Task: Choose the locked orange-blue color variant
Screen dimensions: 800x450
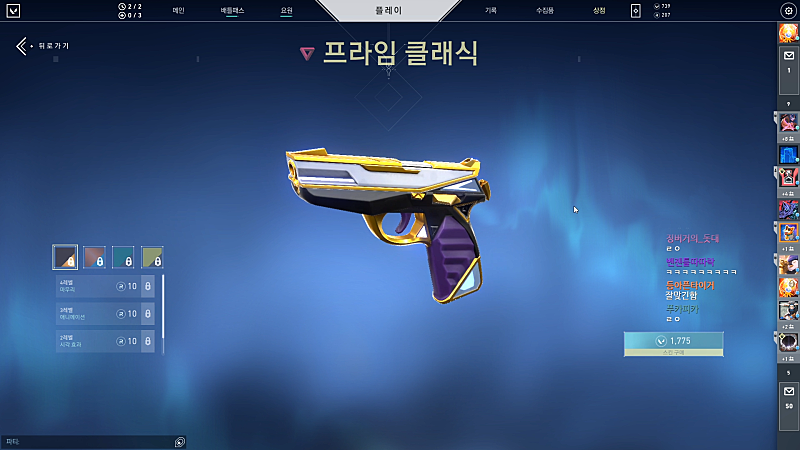Action: click(x=94, y=257)
